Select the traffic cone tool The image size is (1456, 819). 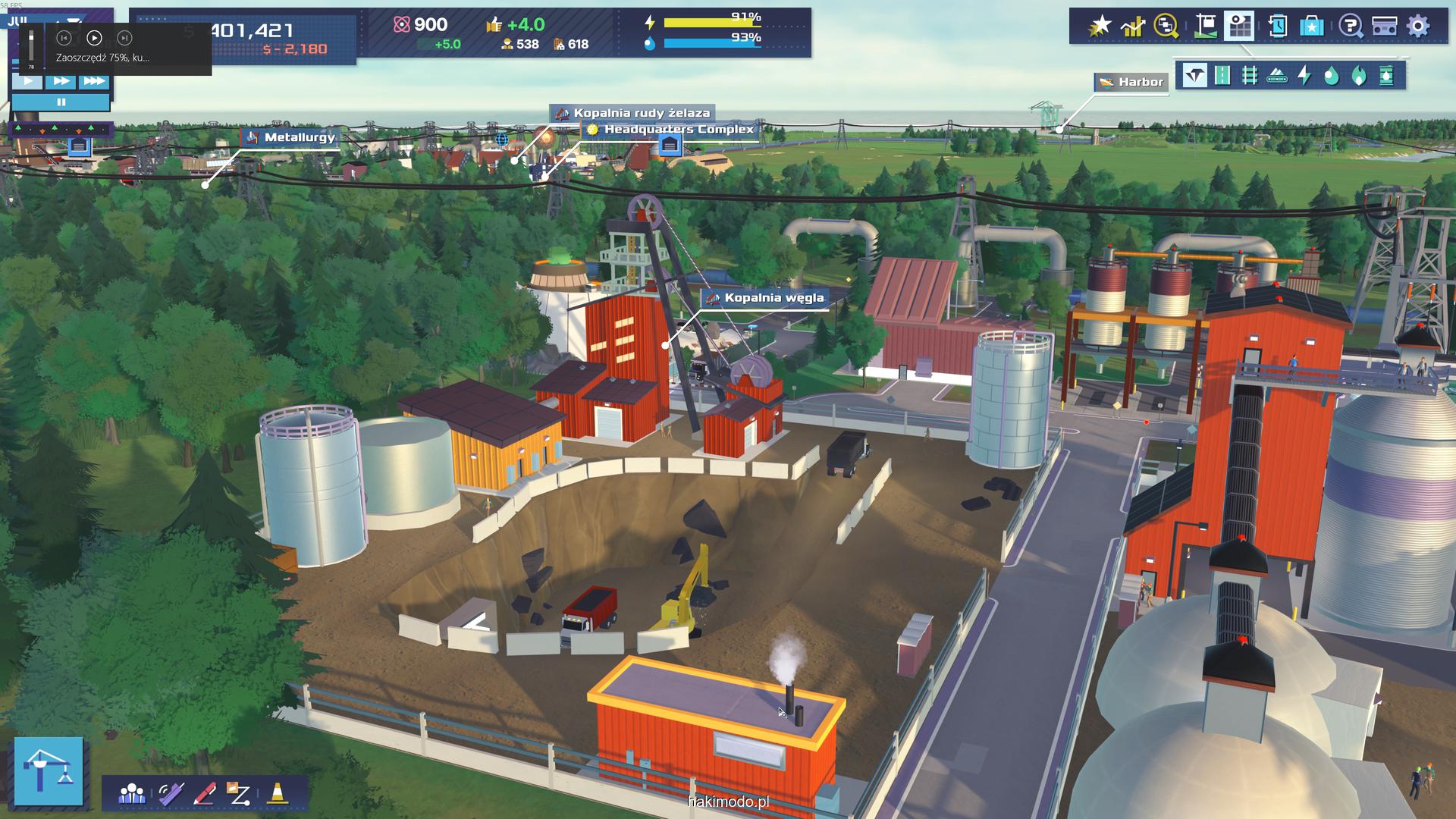tap(277, 793)
